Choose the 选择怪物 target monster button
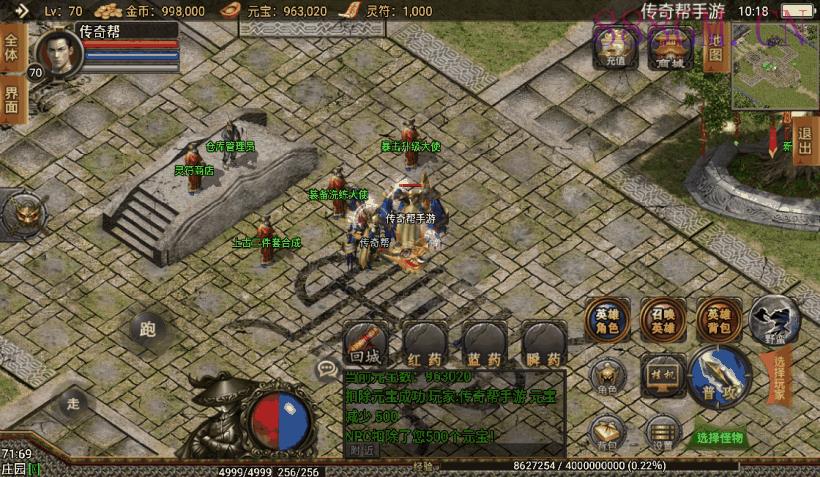820x477 pixels. [x=720, y=438]
